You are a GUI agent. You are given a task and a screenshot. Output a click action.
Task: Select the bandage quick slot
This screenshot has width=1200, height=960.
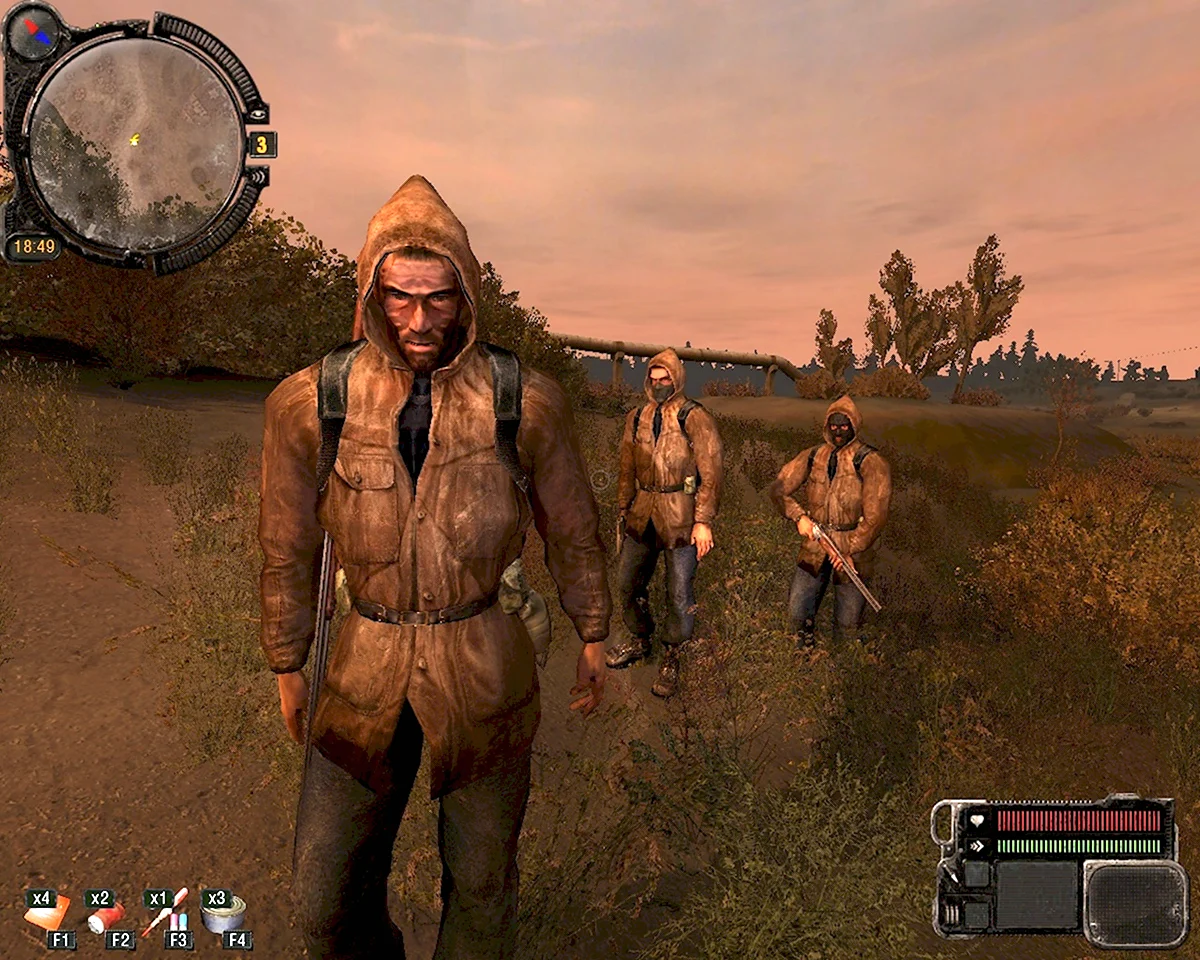pyautogui.click(x=105, y=914)
